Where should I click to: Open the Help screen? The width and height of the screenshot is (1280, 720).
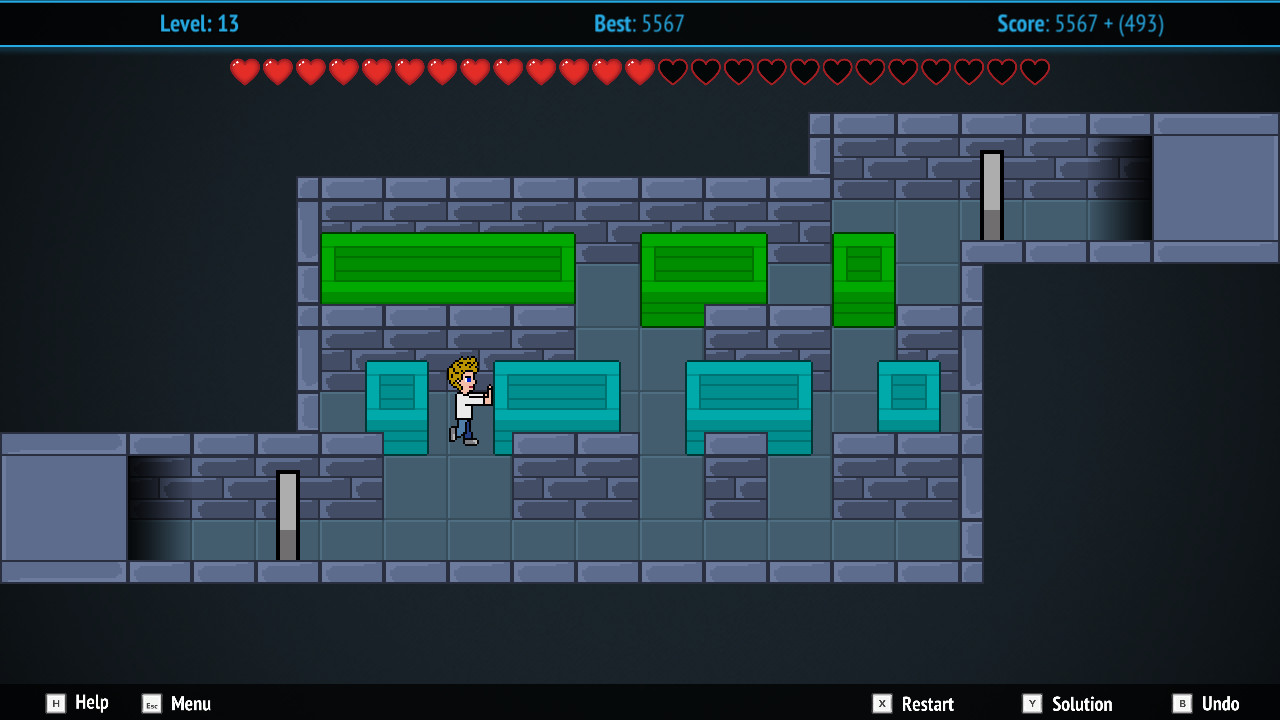(x=90, y=703)
